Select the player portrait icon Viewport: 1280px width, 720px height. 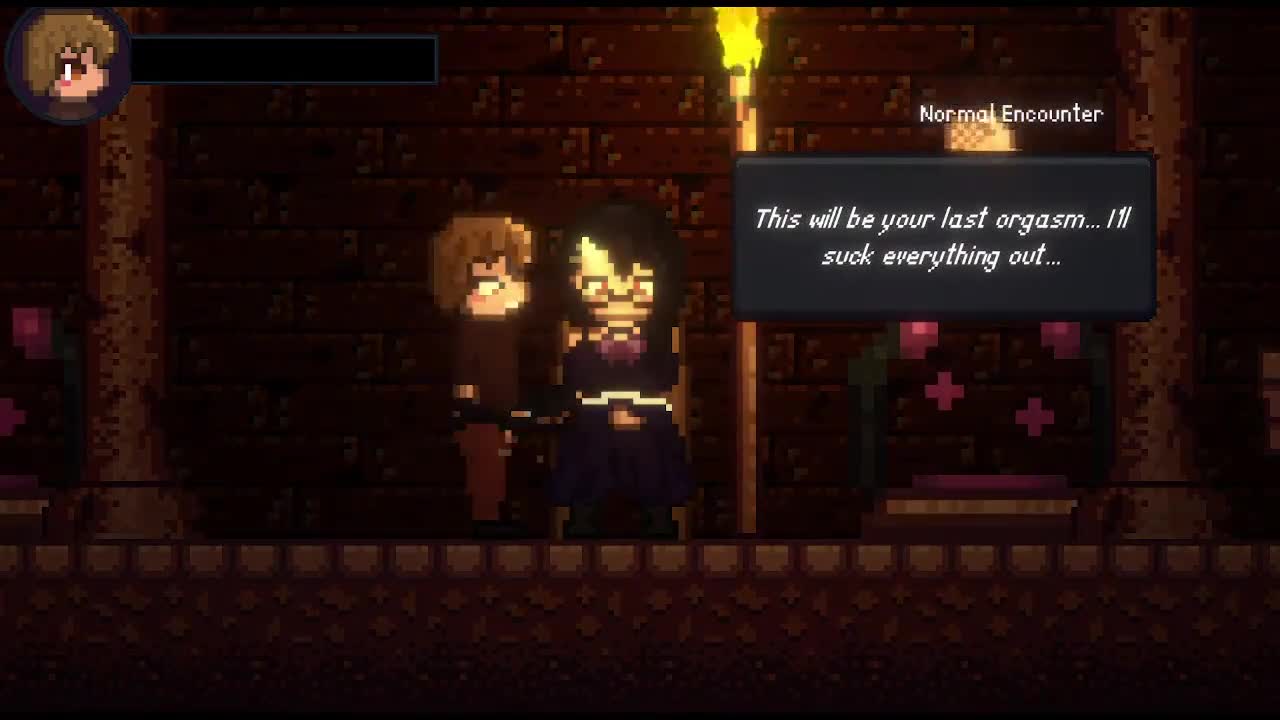click(67, 62)
